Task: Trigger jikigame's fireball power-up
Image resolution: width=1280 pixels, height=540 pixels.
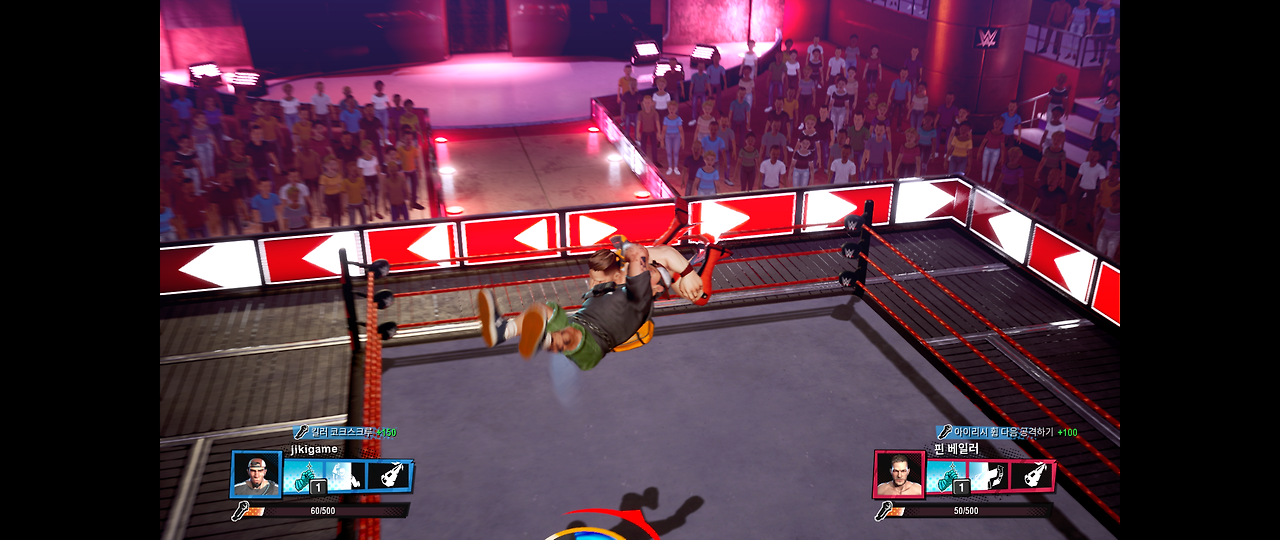Action: [389, 475]
